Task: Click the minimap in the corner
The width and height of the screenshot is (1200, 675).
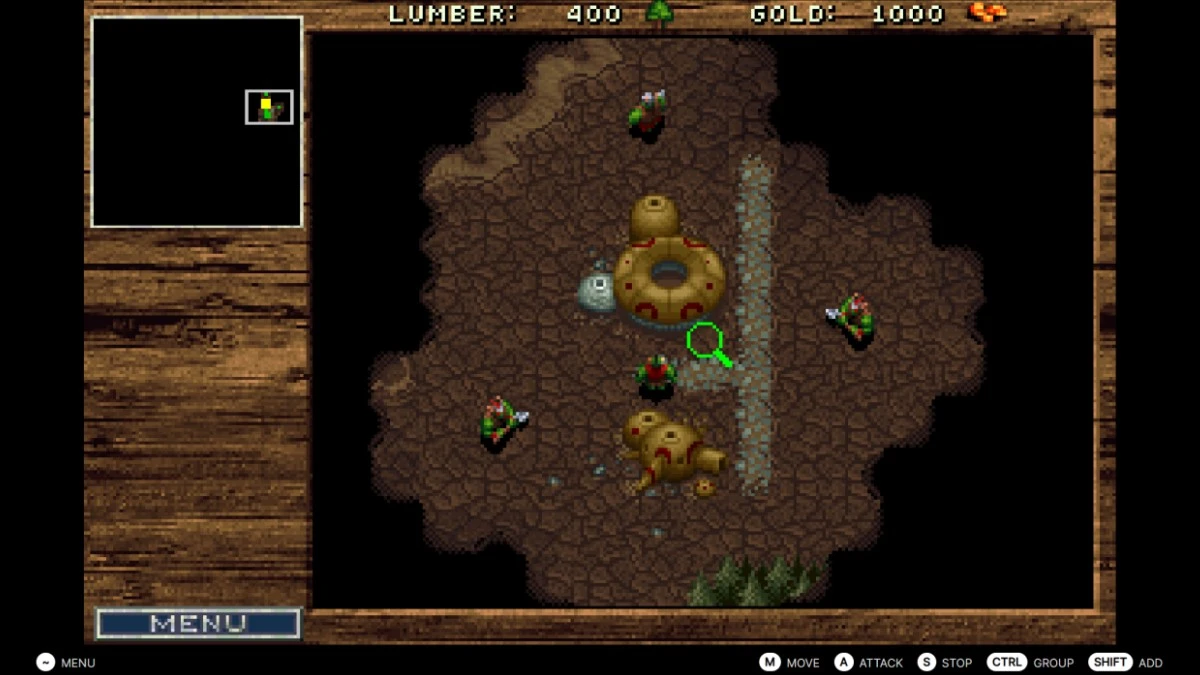Action: [x=197, y=122]
